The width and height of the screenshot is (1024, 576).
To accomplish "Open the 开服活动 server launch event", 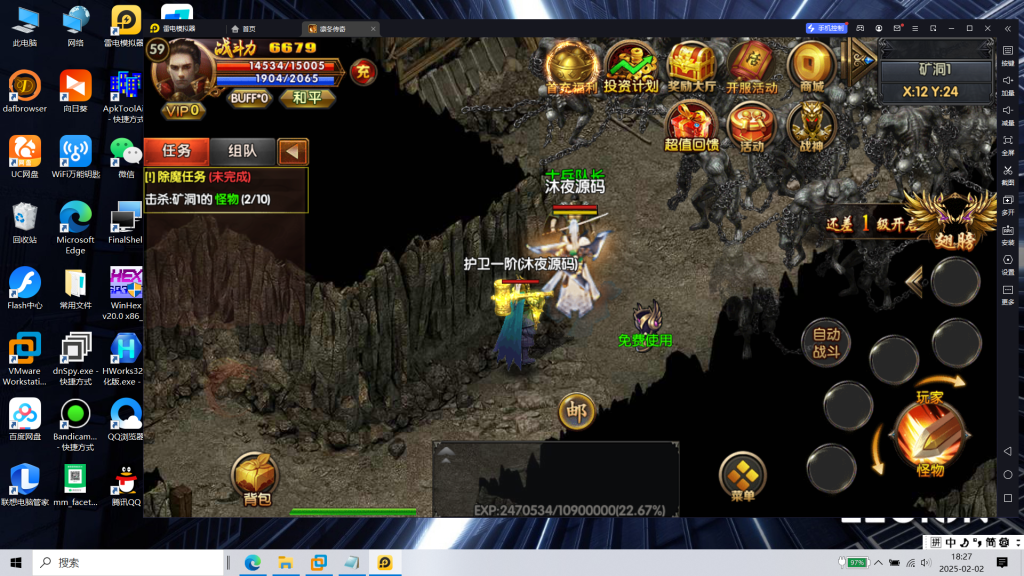I will click(x=751, y=67).
